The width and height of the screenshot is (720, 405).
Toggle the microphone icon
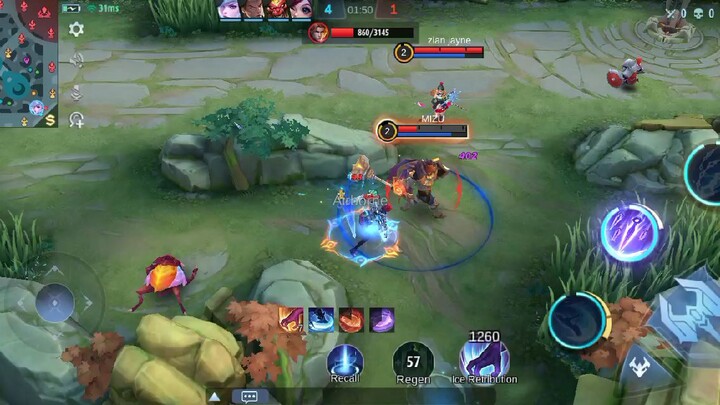point(76,91)
